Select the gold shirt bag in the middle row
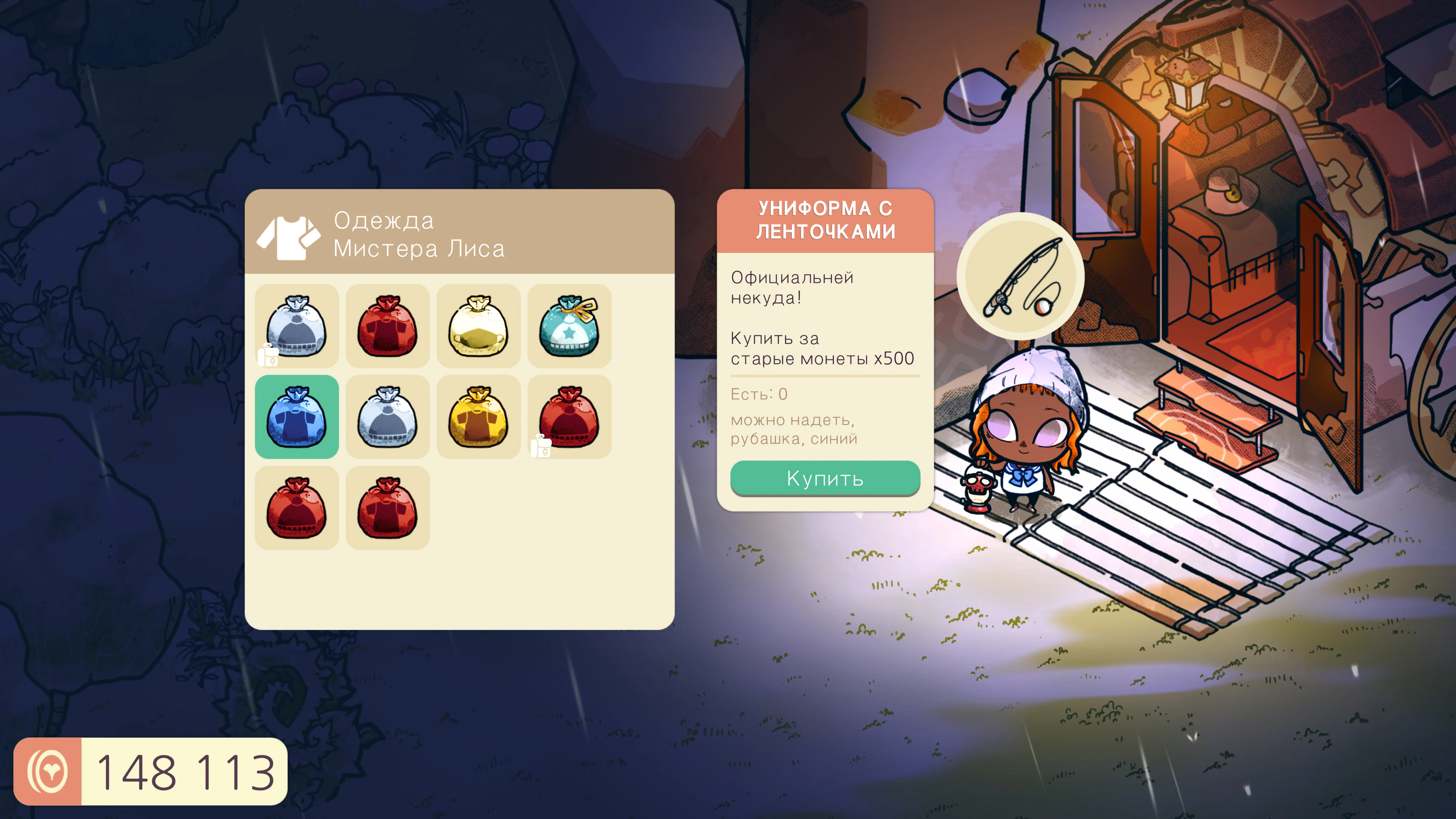The height and width of the screenshot is (819, 1456). [x=478, y=417]
